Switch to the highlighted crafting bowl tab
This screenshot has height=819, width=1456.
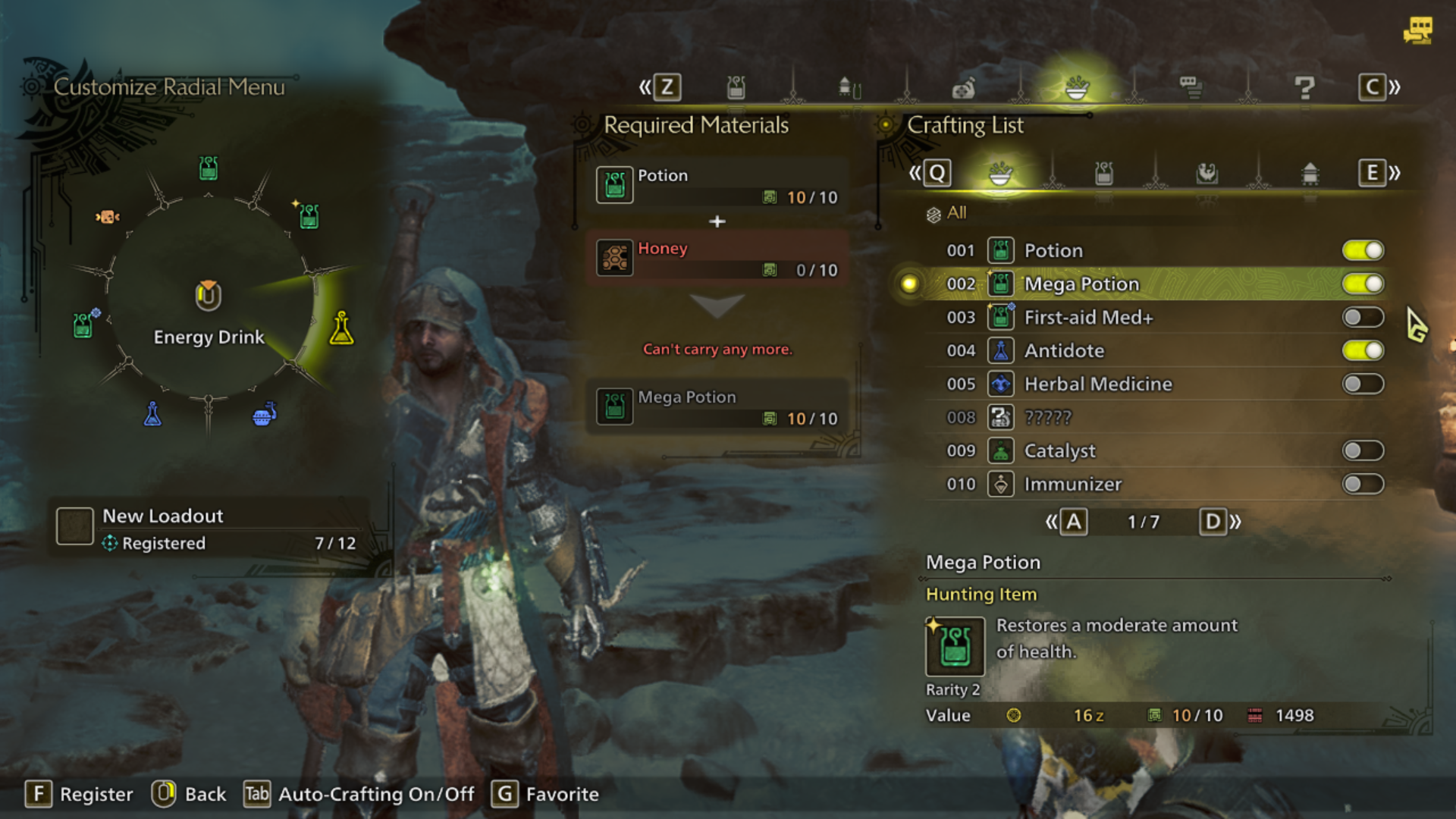pyautogui.click(x=1001, y=173)
